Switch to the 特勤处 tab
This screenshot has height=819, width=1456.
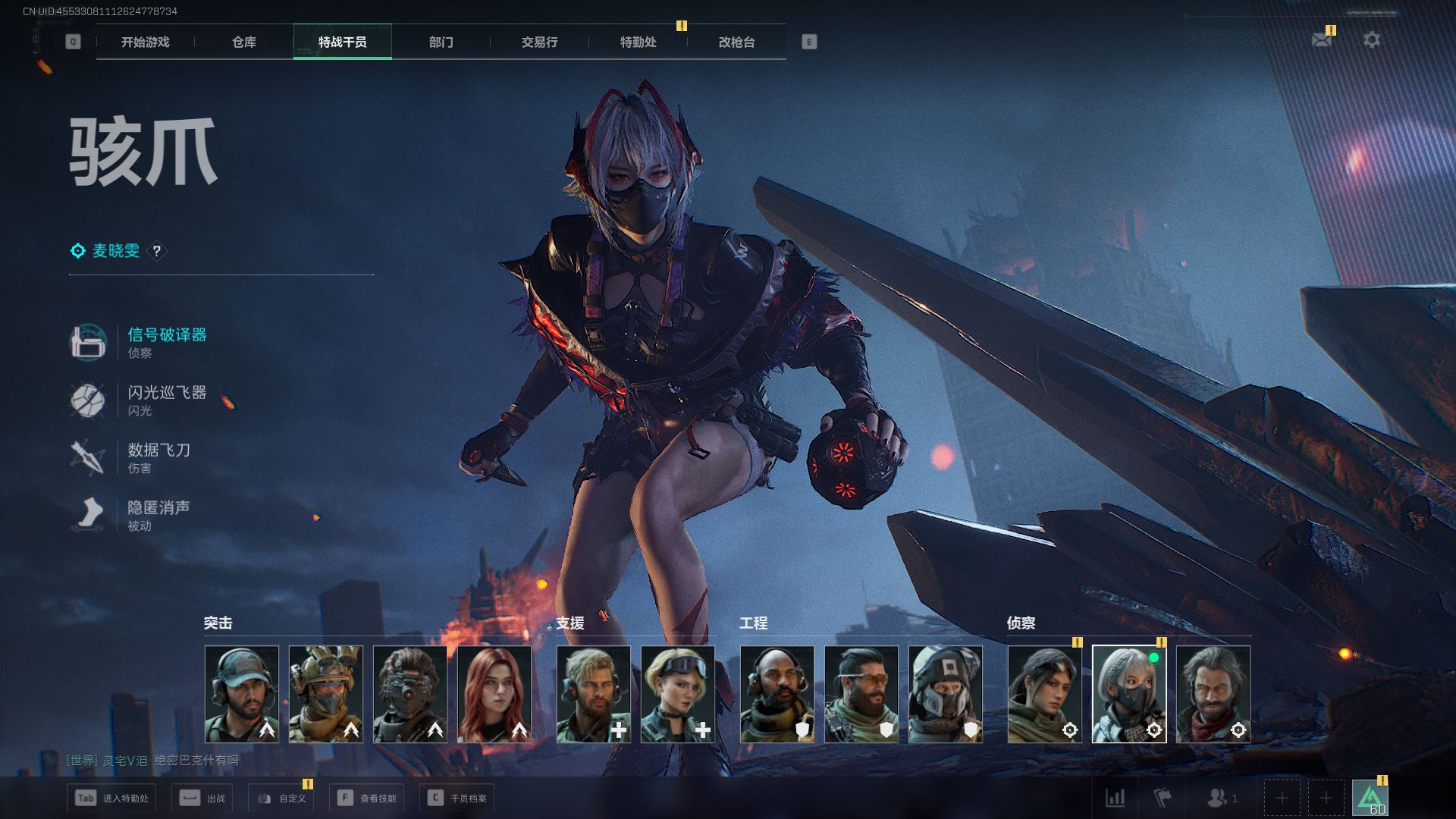pyautogui.click(x=638, y=42)
